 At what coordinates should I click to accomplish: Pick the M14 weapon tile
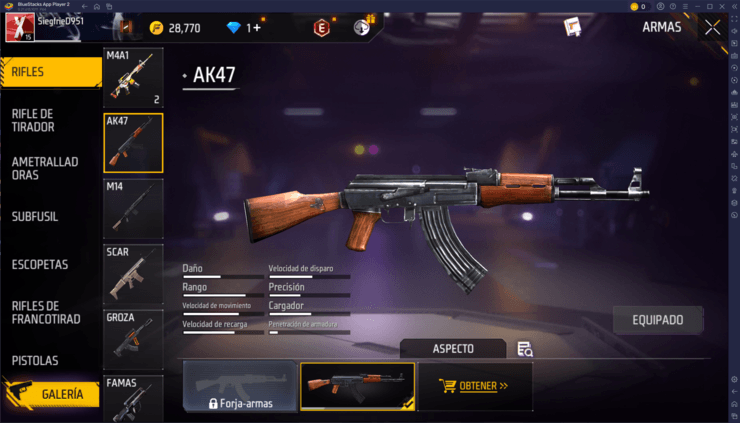coord(133,208)
